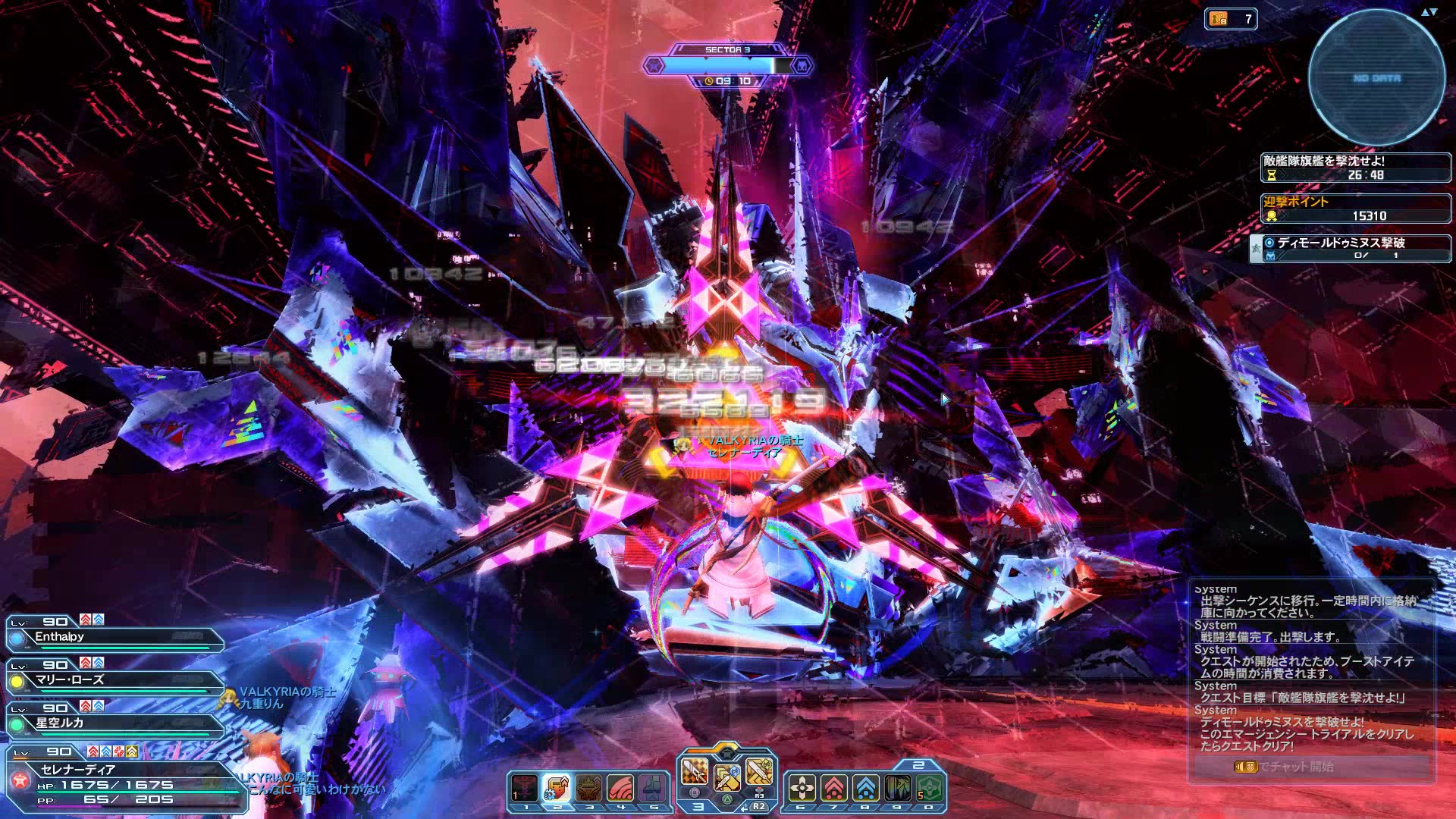Select party member Enthalpy
The width and height of the screenshot is (1456, 819).
click(x=114, y=637)
